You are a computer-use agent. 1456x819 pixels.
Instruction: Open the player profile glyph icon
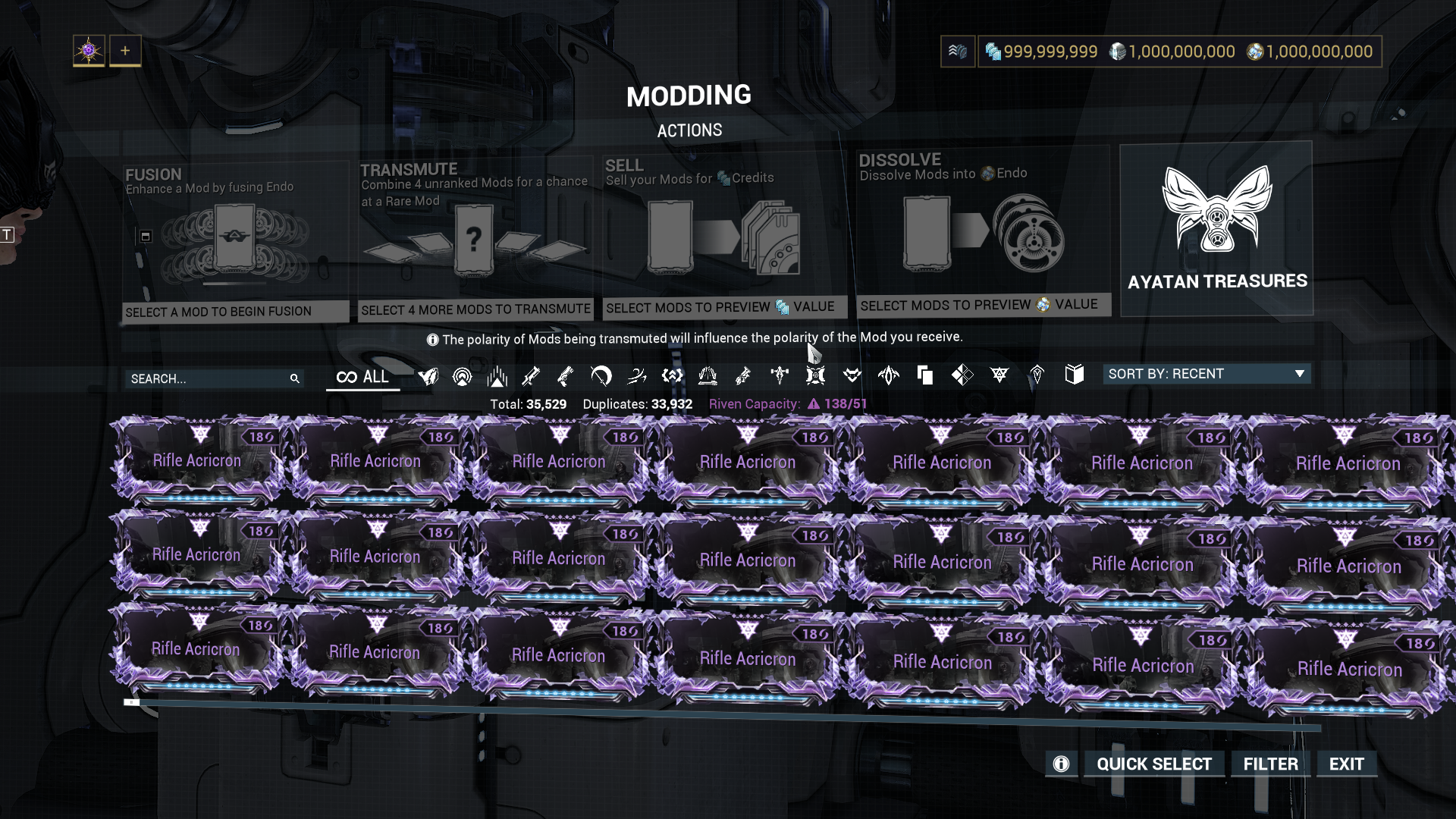89,51
